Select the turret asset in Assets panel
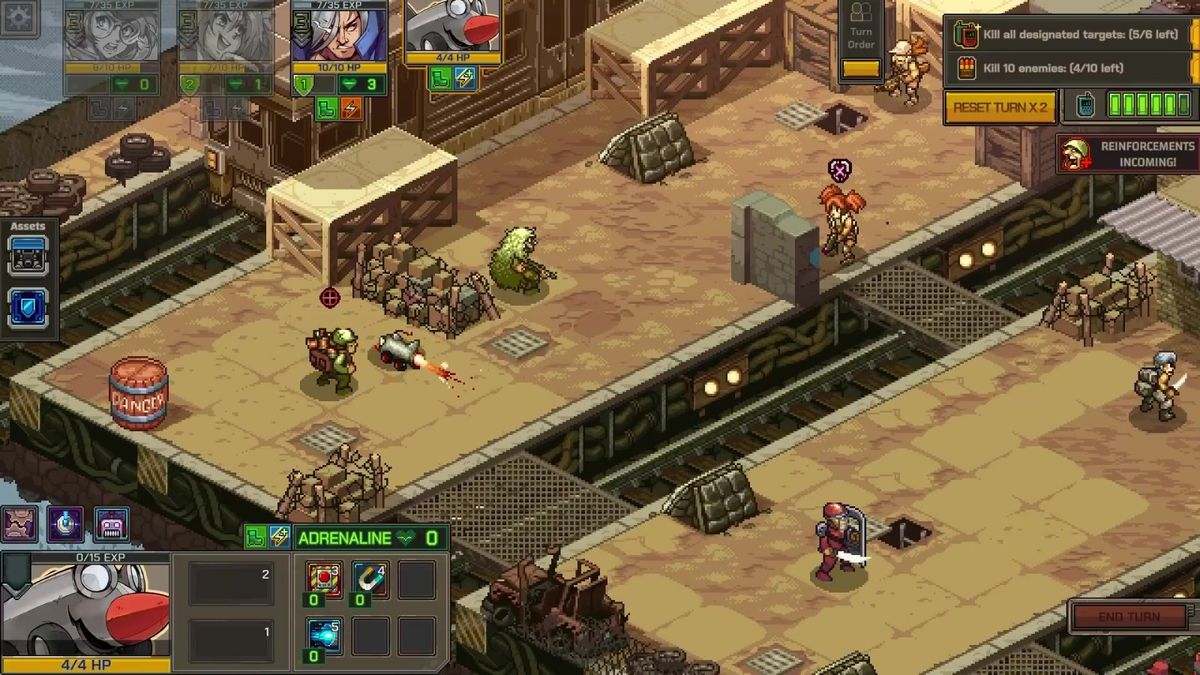The height and width of the screenshot is (675, 1200). (x=28, y=257)
